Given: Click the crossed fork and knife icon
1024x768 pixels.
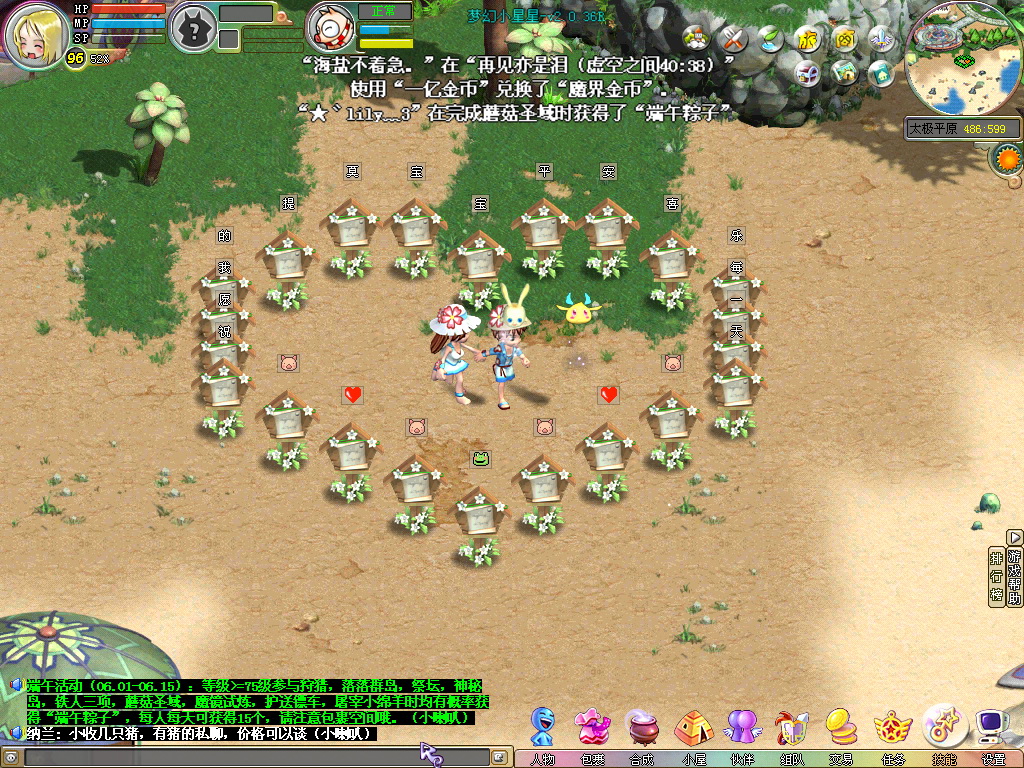Looking at the screenshot, I should point(733,40).
